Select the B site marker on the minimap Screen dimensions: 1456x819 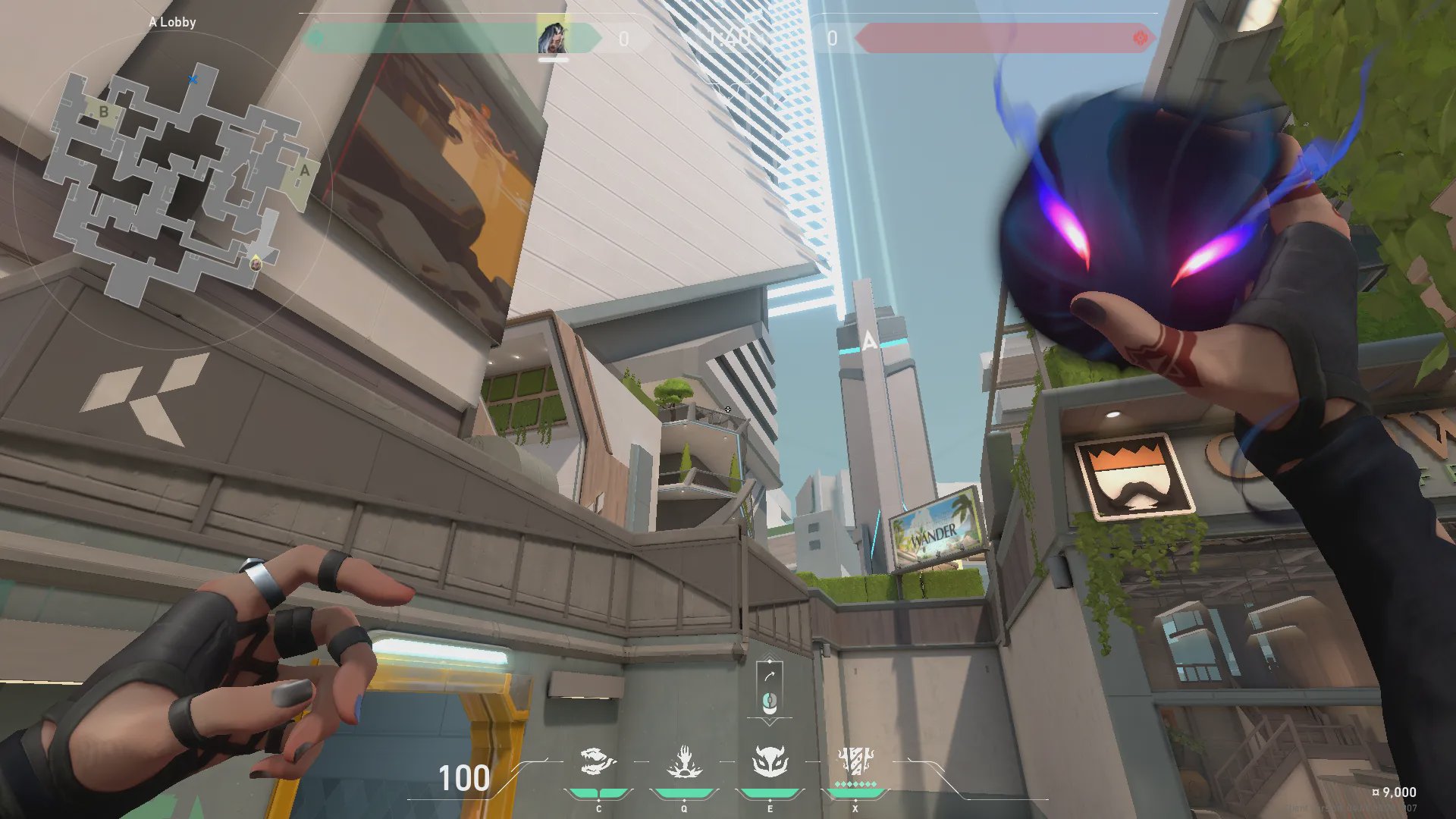click(103, 113)
